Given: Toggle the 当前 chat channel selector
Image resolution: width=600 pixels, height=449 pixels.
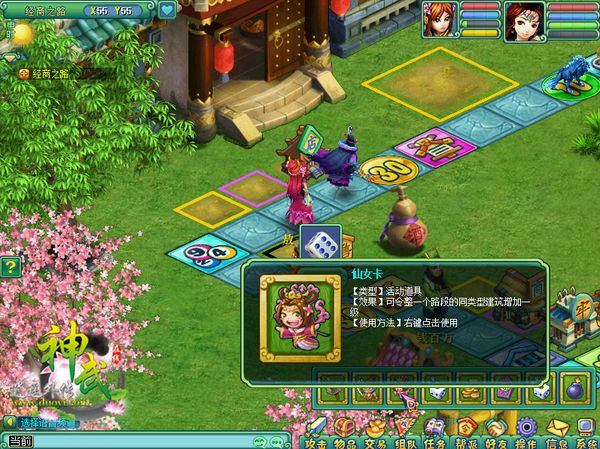Looking at the screenshot, I should 20,441.
